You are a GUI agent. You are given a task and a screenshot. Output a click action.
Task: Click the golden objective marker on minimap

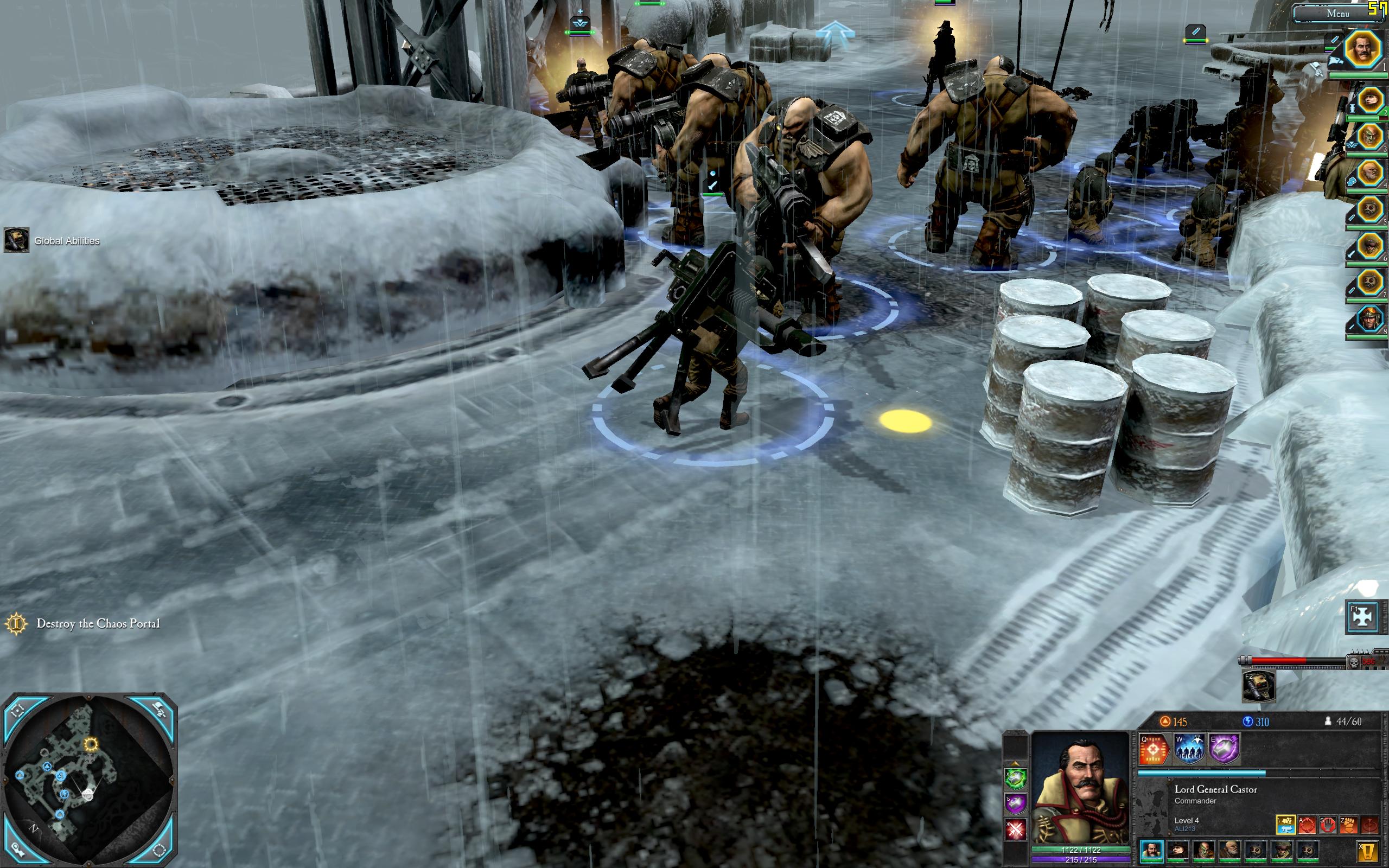(x=91, y=744)
